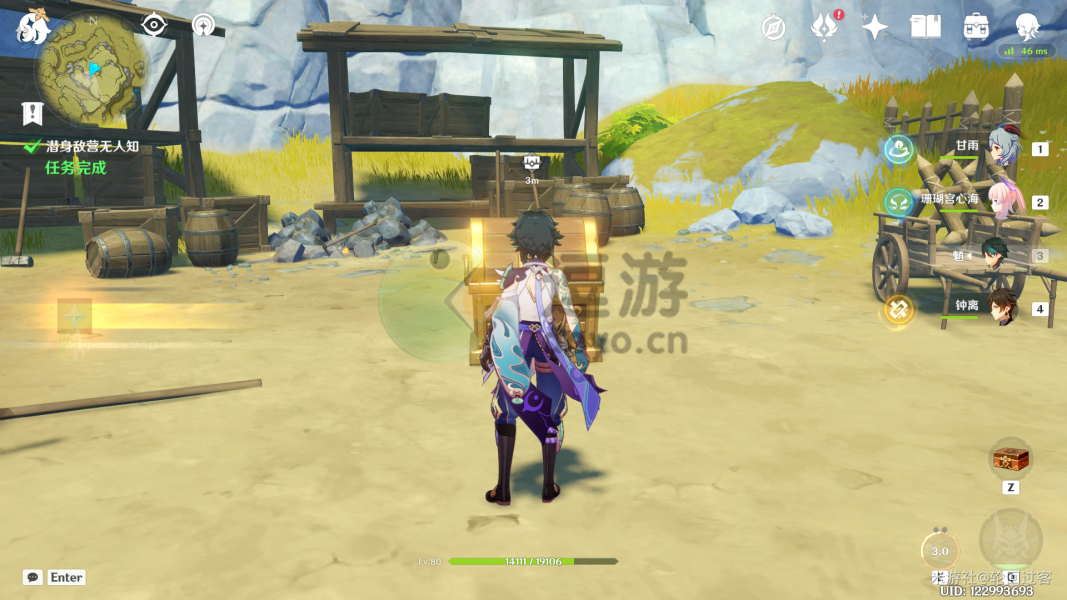Open the Adventurer Handbook book icon

(926, 27)
